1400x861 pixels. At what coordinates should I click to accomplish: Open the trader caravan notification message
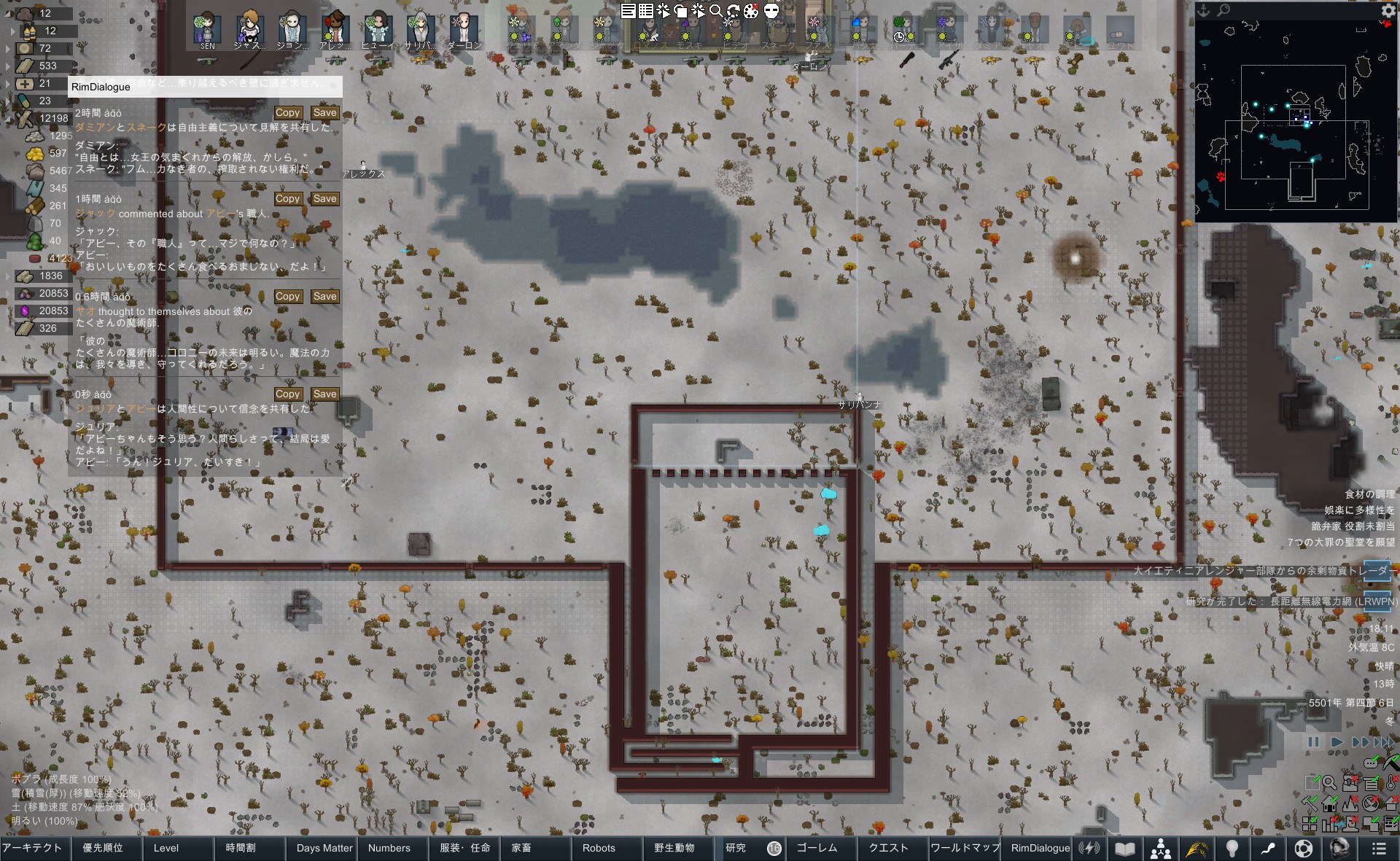click(1261, 571)
